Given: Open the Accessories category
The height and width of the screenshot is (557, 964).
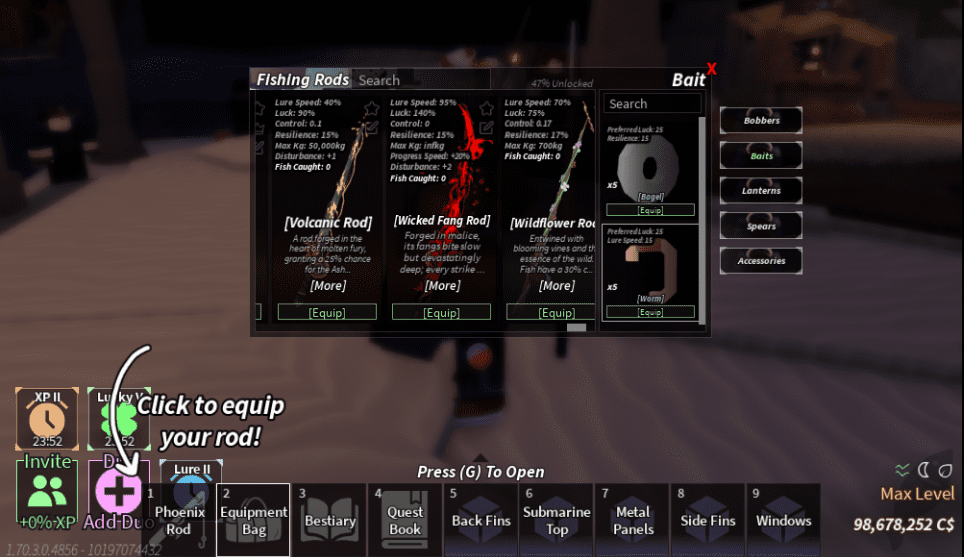Looking at the screenshot, I should tap(761, 261).
